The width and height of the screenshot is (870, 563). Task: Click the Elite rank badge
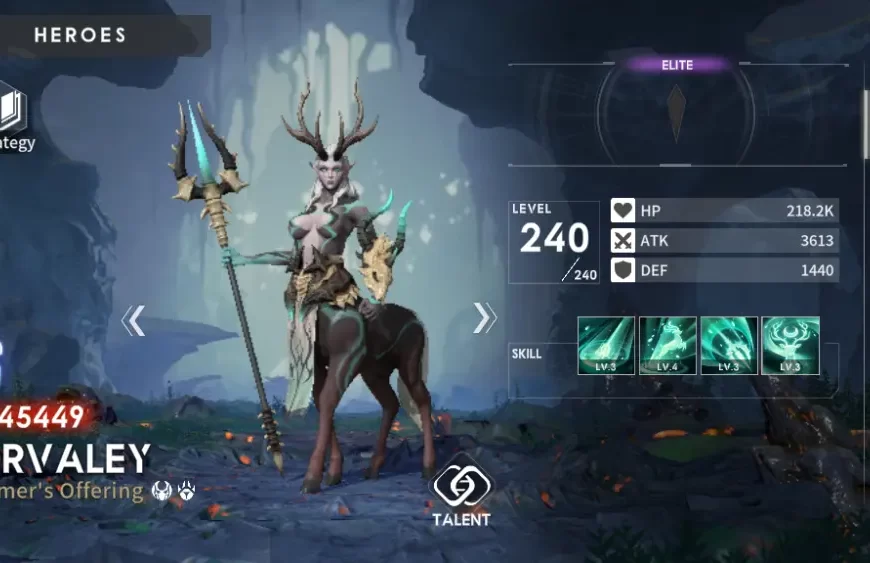click(677, 65)
